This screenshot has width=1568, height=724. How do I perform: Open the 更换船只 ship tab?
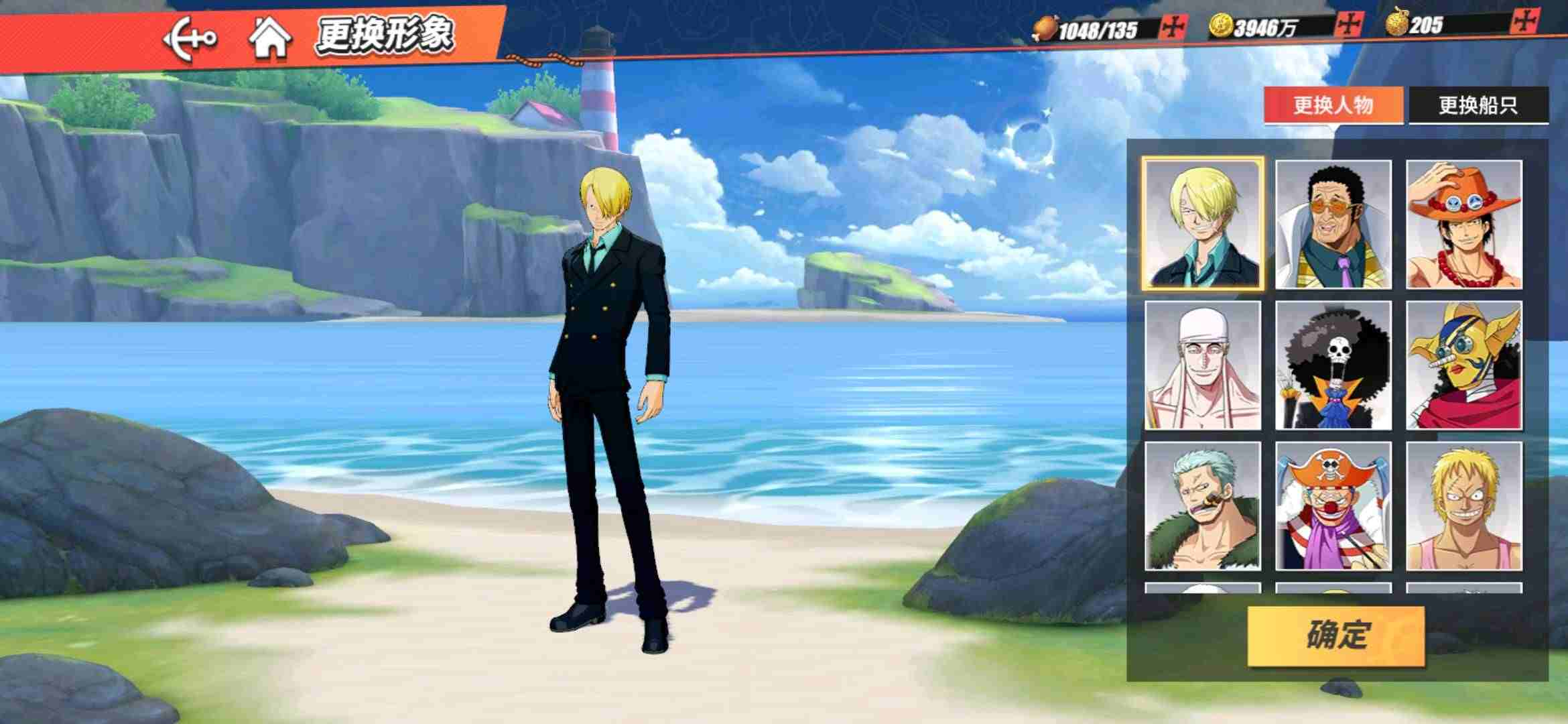pos(1478,105)
